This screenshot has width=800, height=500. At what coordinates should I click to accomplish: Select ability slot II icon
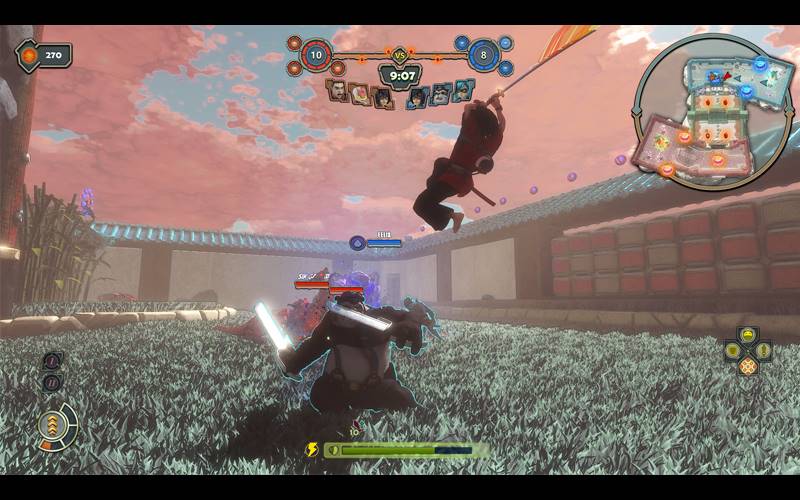[x=52, y=382]
